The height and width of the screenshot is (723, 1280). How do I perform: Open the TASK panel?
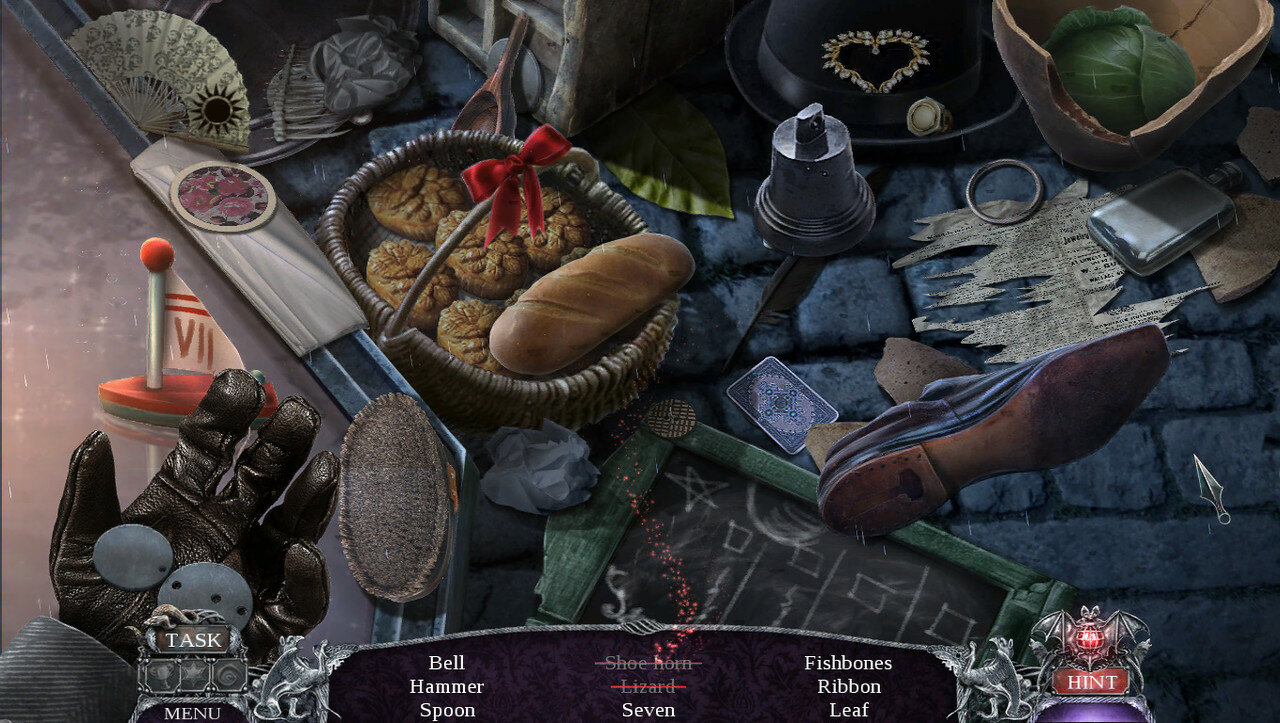coord(192,640)
